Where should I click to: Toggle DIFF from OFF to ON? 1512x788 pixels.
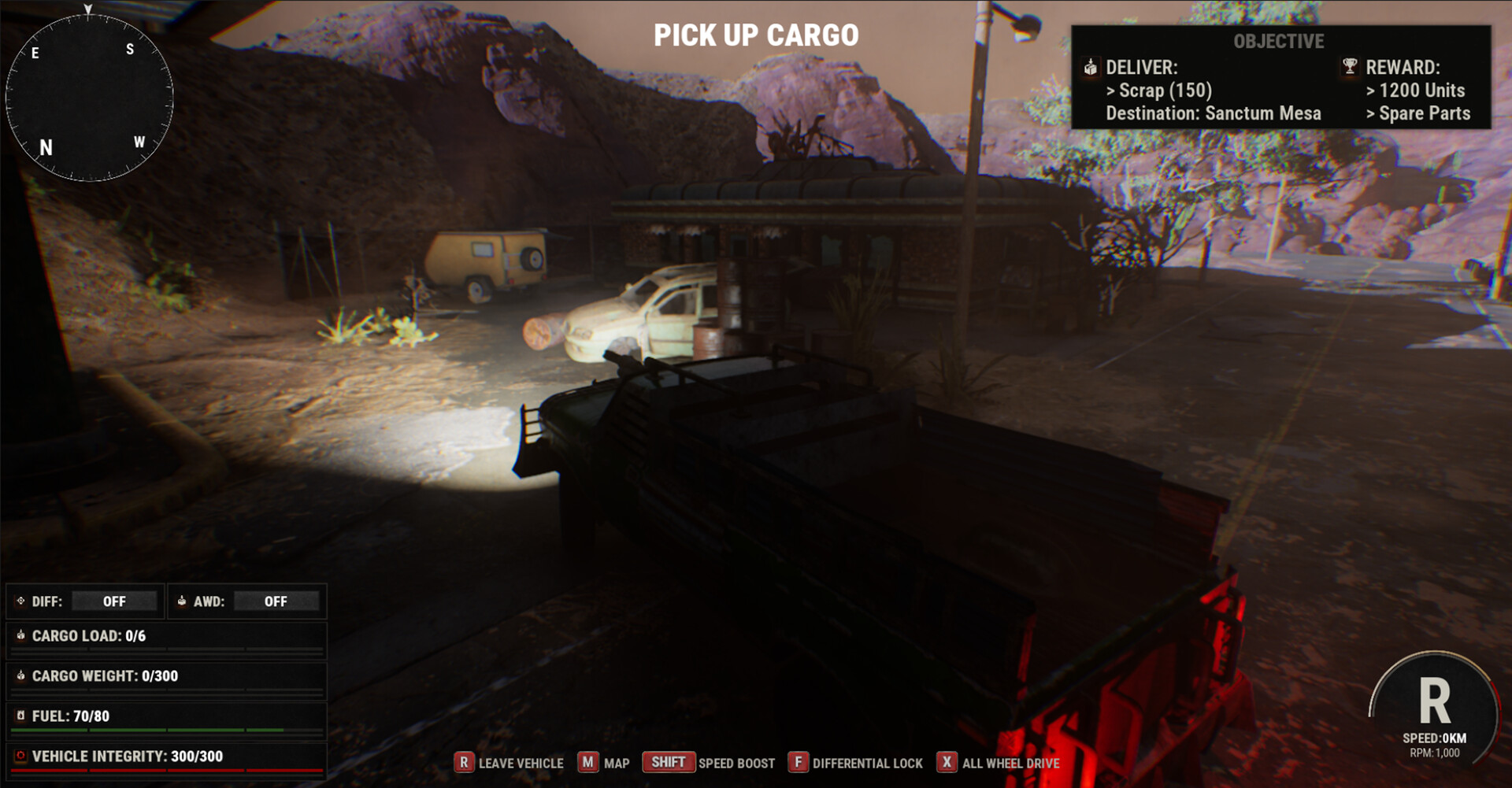click(114, 601)
